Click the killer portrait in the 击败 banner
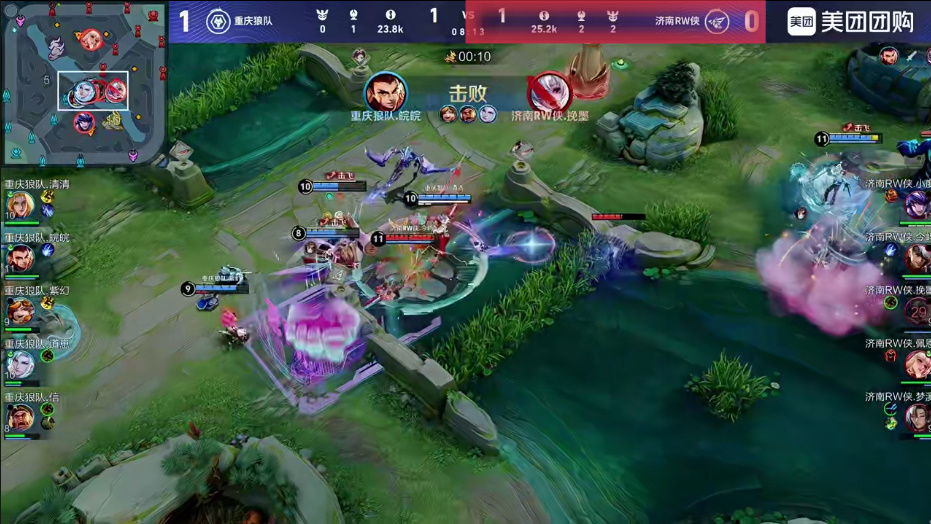The width and height of the screenshot is (931, 524). 385,93
